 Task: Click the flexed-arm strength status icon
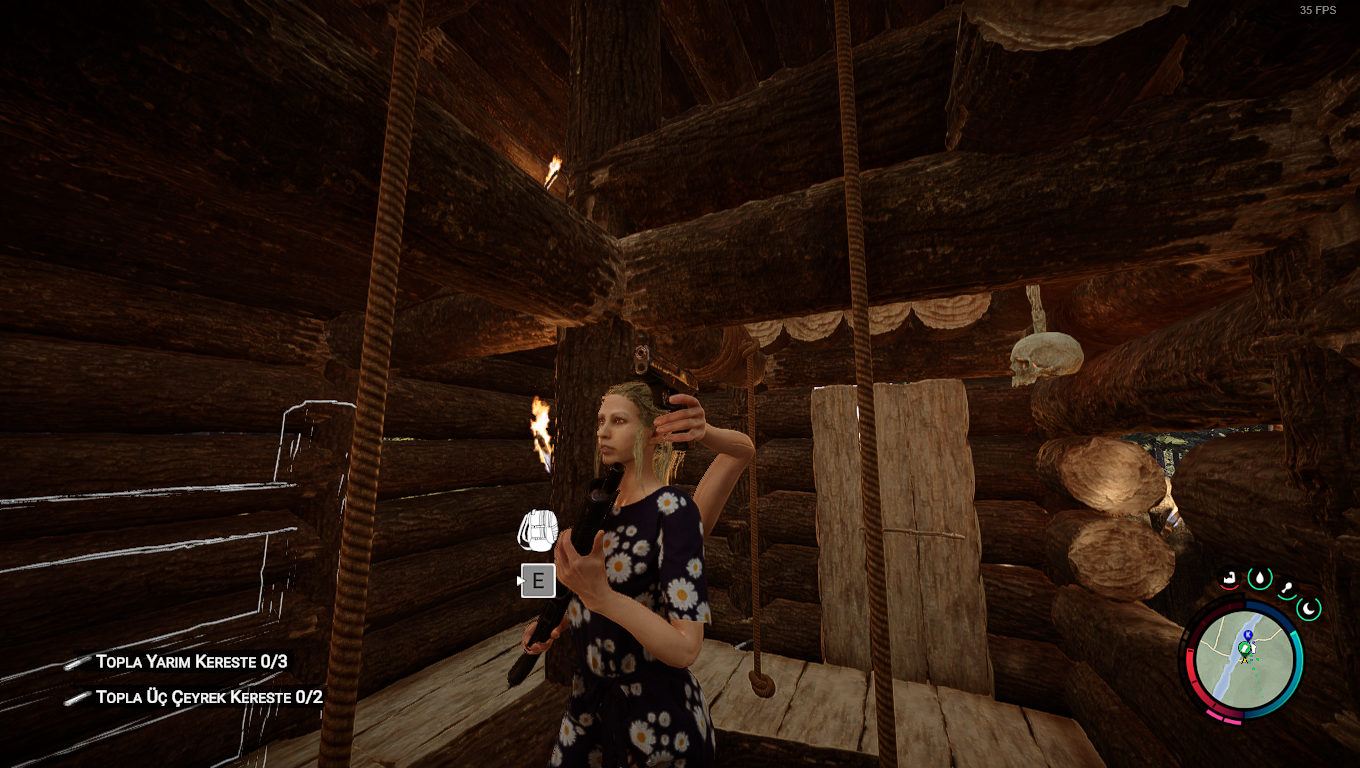click(1229, 578)
